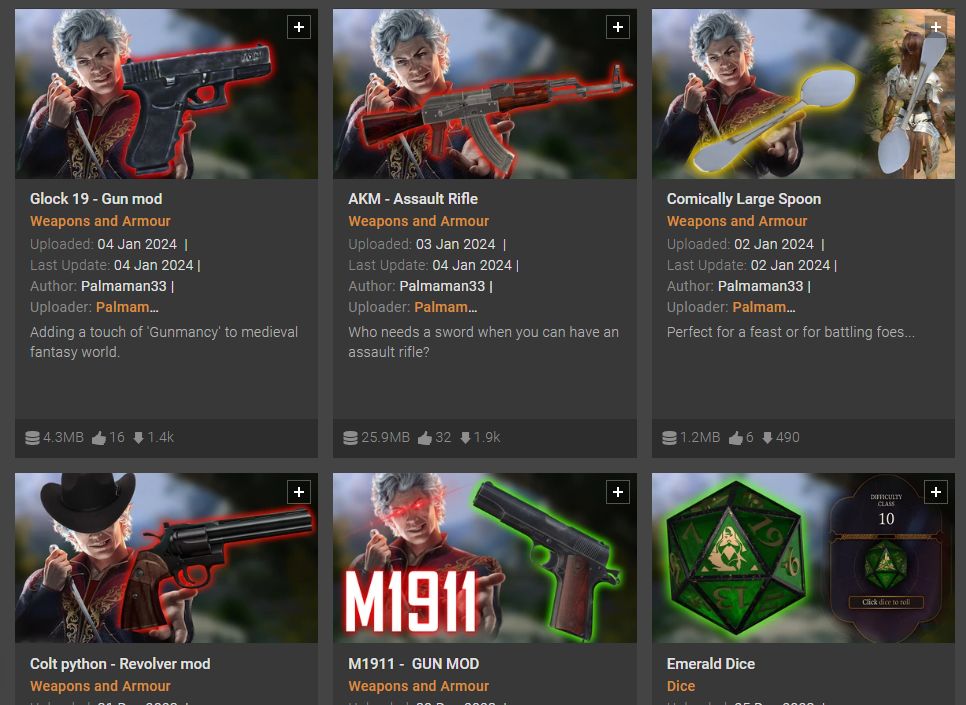The width and height of the screenshot is (966, 705).
Task: Select the Comically Large Spoon title
Action: [744, 199]
